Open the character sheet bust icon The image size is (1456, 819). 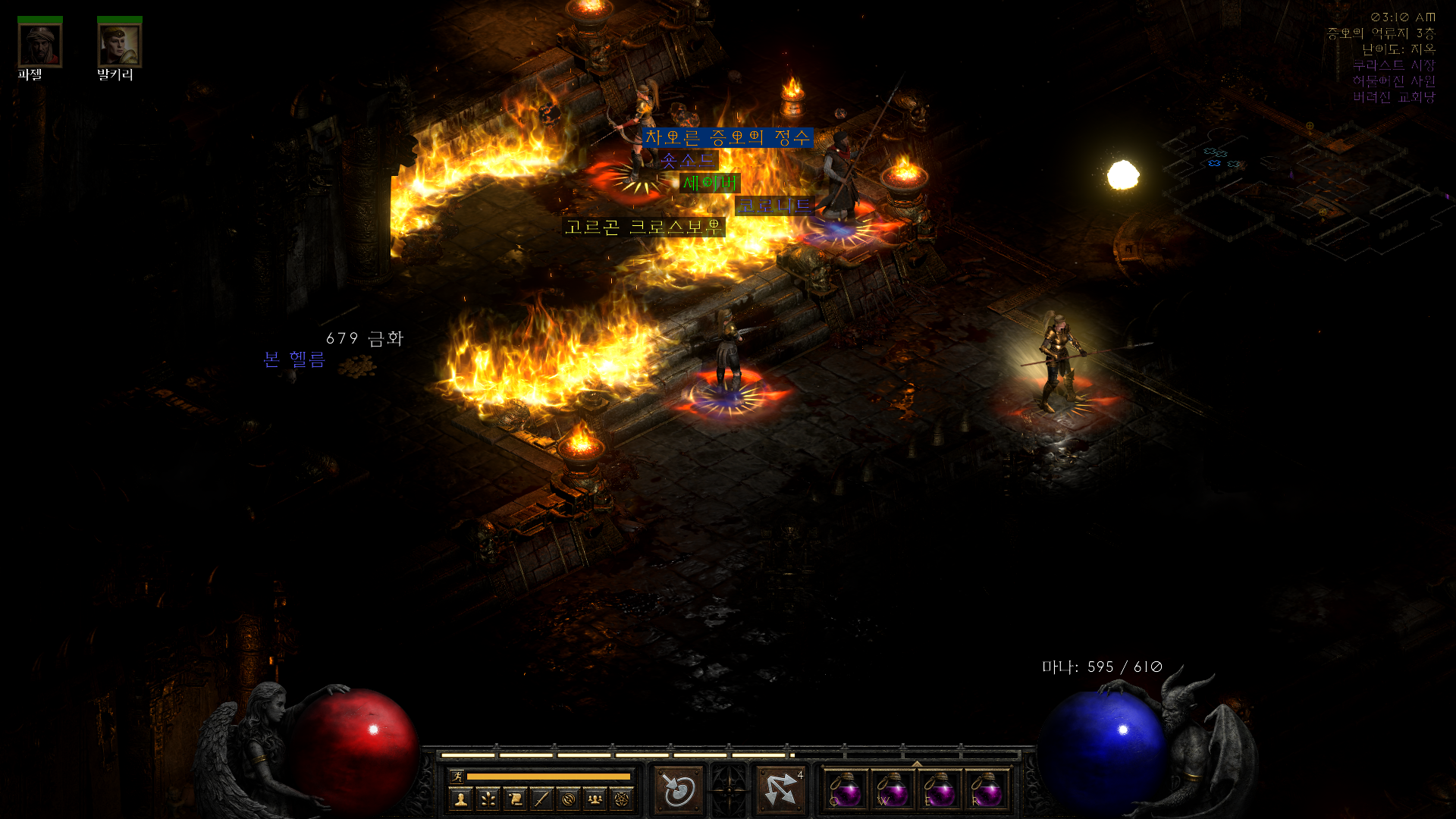point(461,799)
